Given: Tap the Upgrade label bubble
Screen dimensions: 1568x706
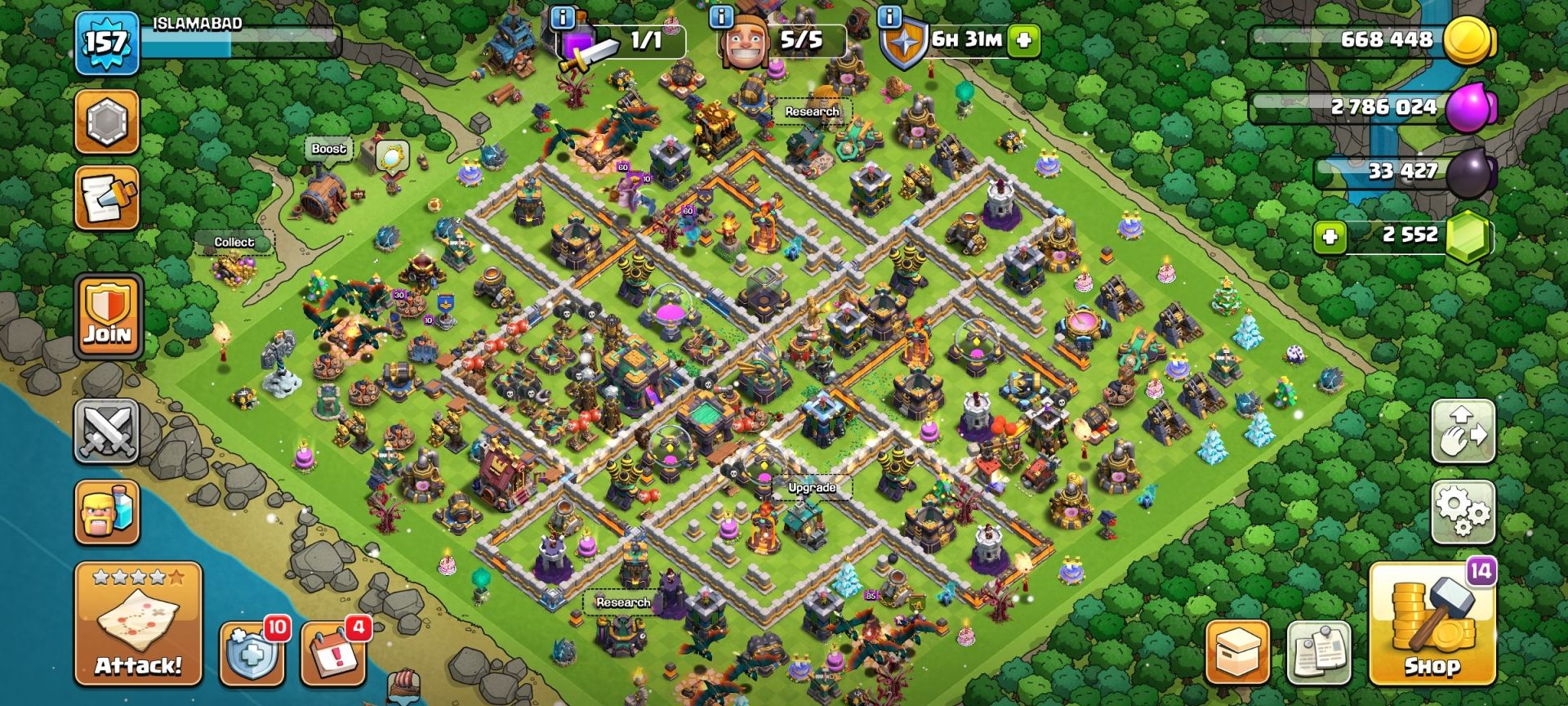Looking at the screenshot, I should tap(812, 488).
